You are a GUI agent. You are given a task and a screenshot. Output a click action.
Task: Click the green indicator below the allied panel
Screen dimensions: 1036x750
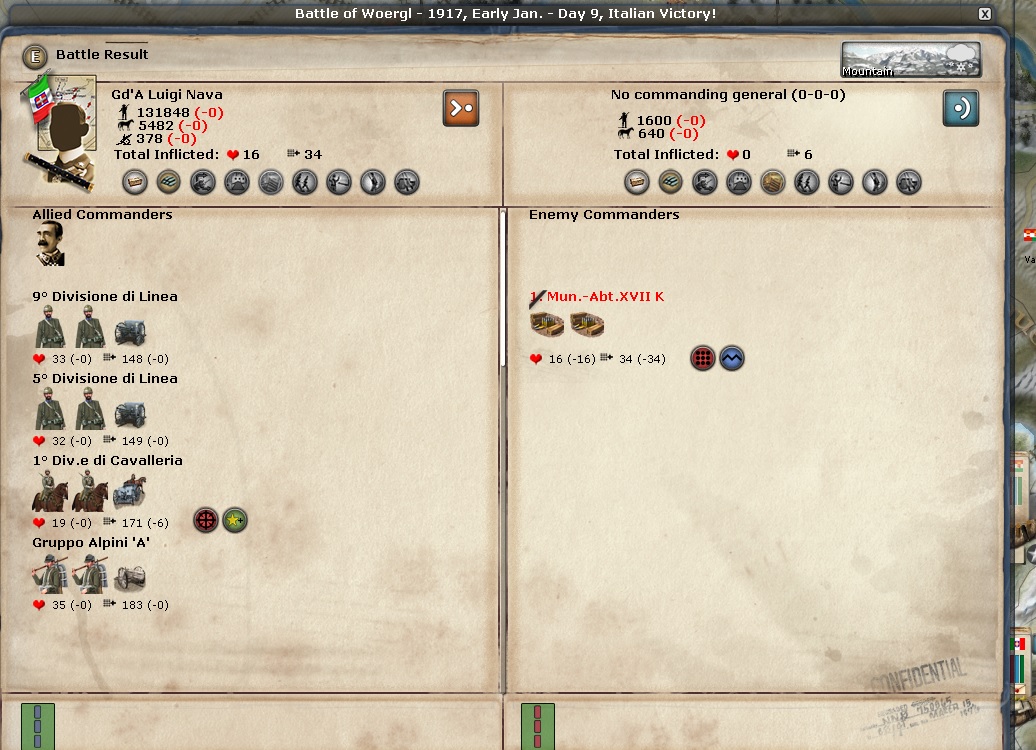click(x=38, y=724)
